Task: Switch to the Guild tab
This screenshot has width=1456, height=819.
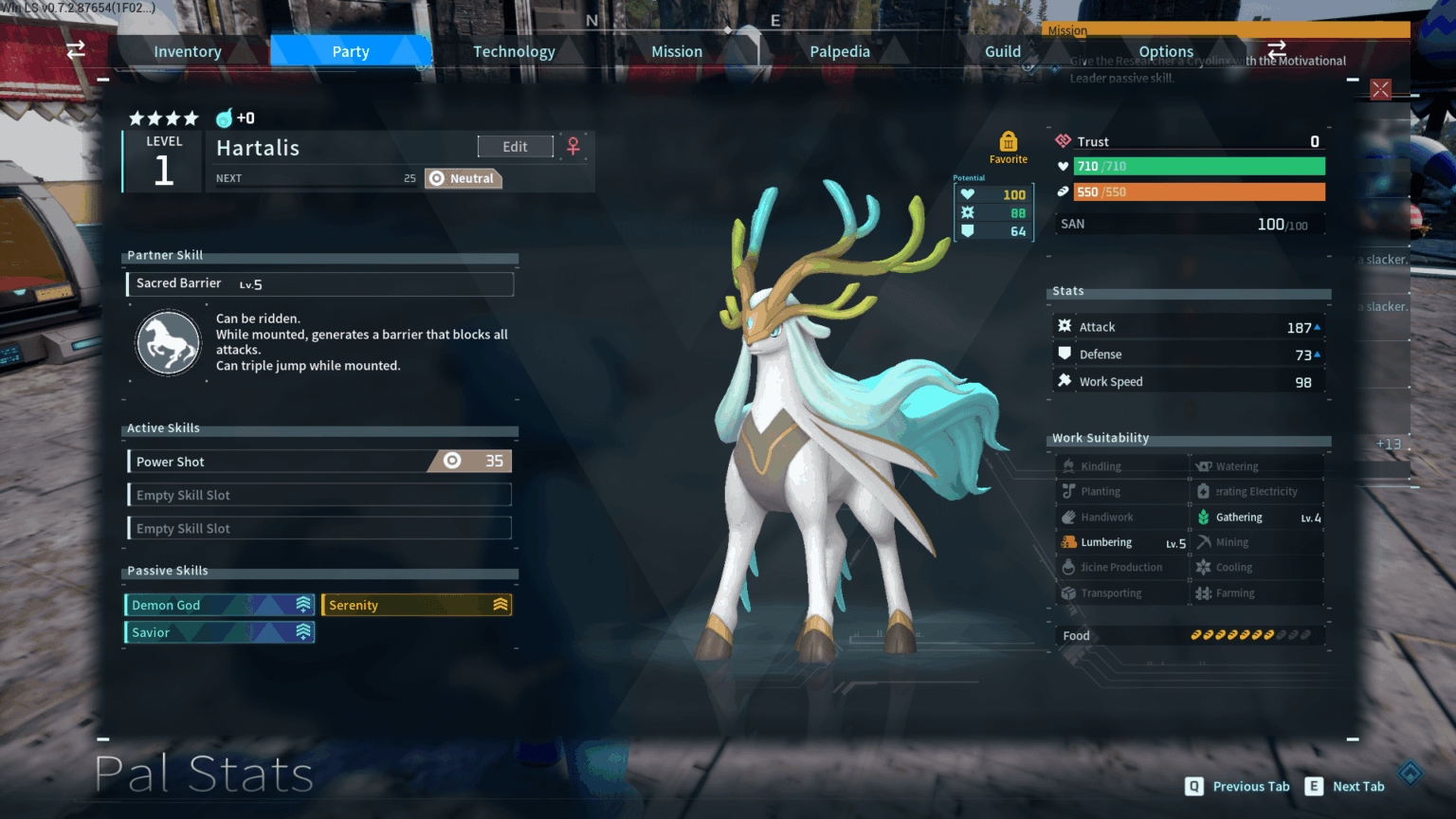Action: (1003, 51)
